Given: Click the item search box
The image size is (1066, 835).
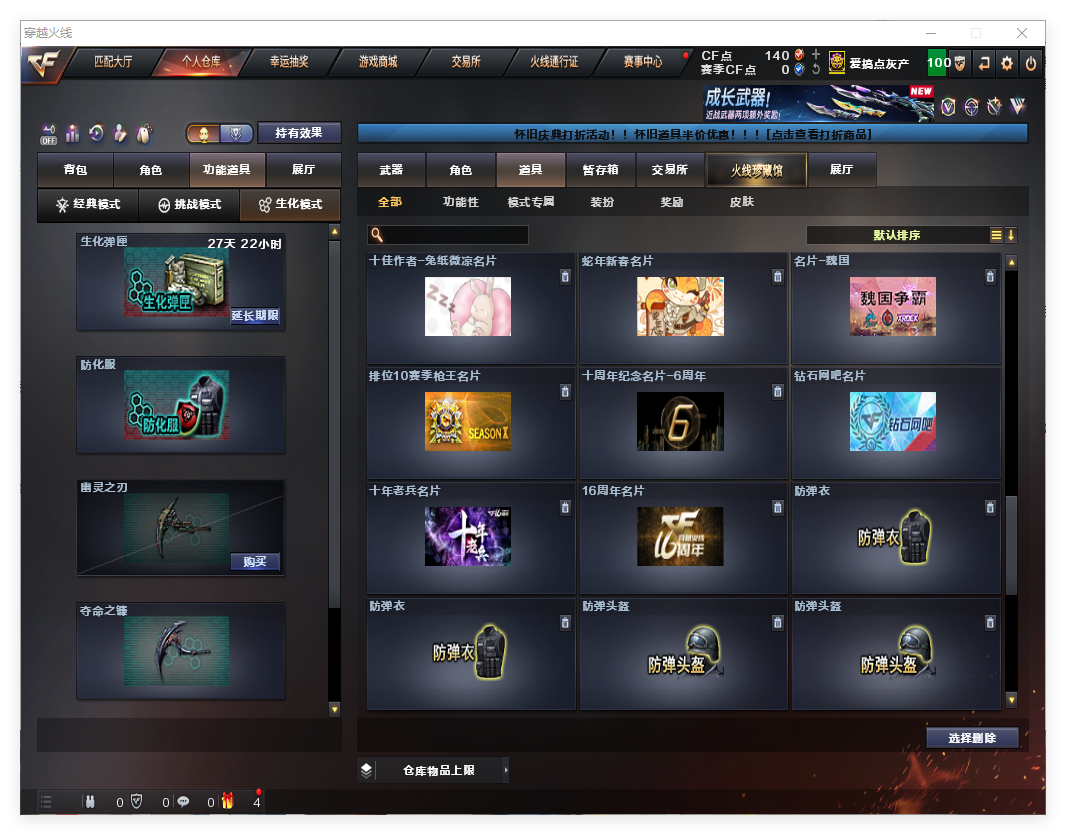Looking at the screenshot, I should [455, 235].
